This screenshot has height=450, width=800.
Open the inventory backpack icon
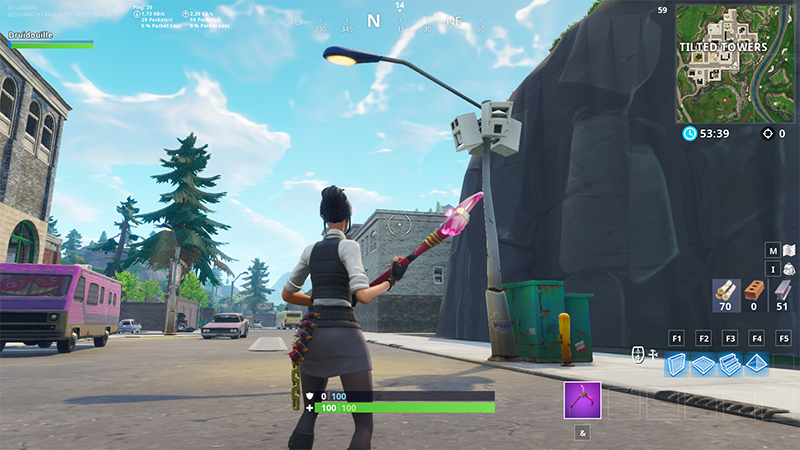pos(788,268)
